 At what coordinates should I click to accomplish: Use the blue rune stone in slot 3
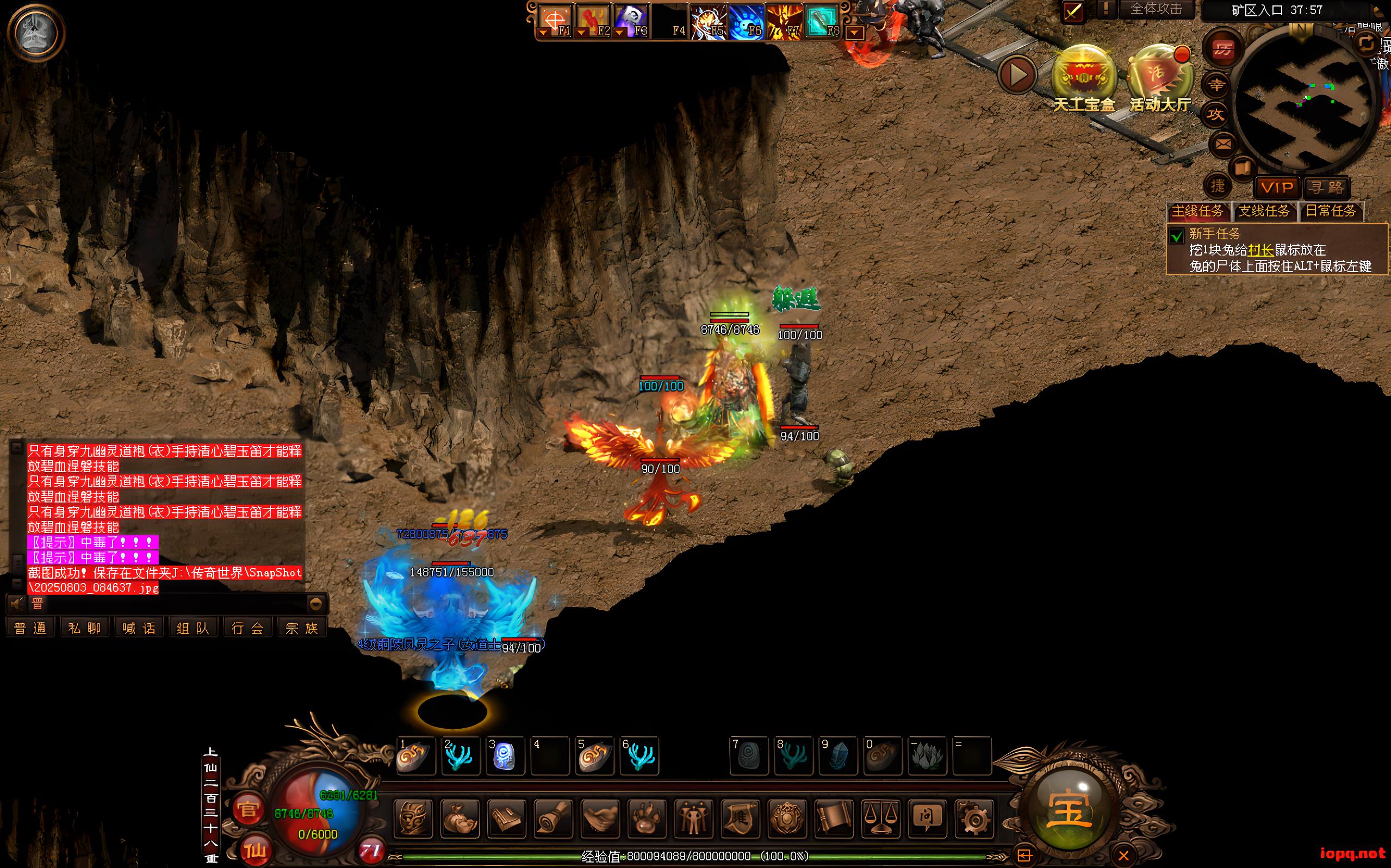(505, 756)
